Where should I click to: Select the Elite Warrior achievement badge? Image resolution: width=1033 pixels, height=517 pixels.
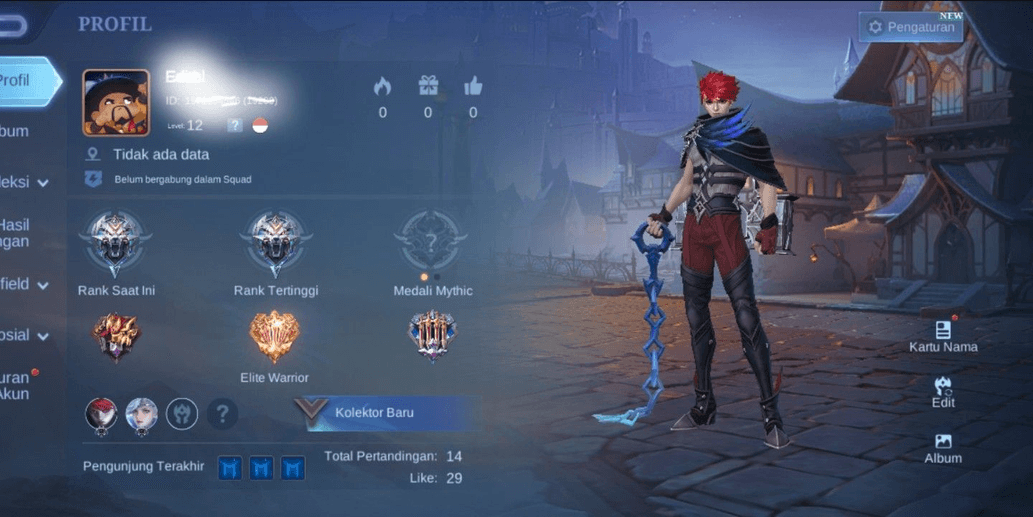pos(274,337)
